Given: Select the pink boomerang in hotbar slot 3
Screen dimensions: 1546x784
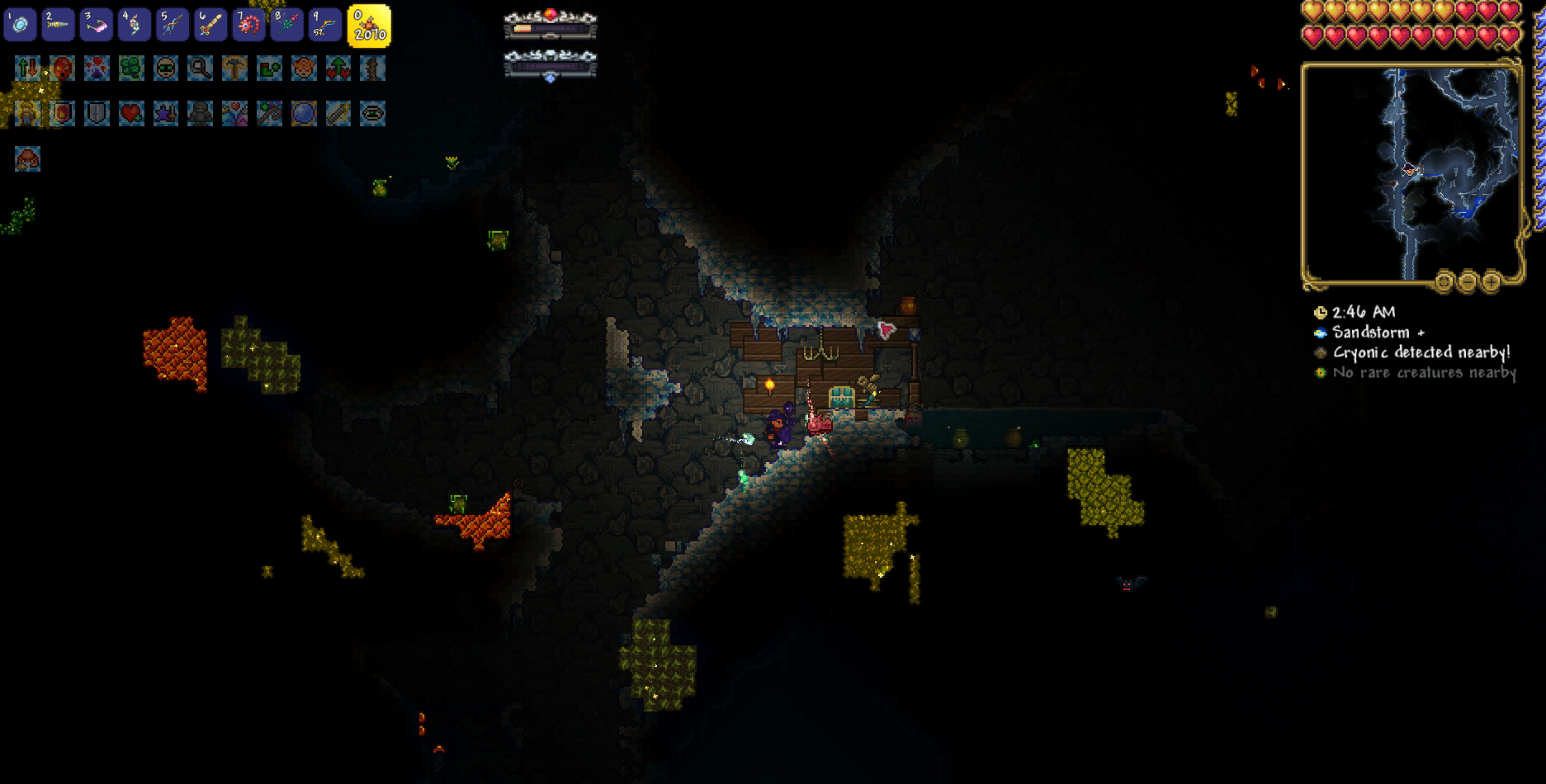Looking at the screenshot, I should (95, 25).
